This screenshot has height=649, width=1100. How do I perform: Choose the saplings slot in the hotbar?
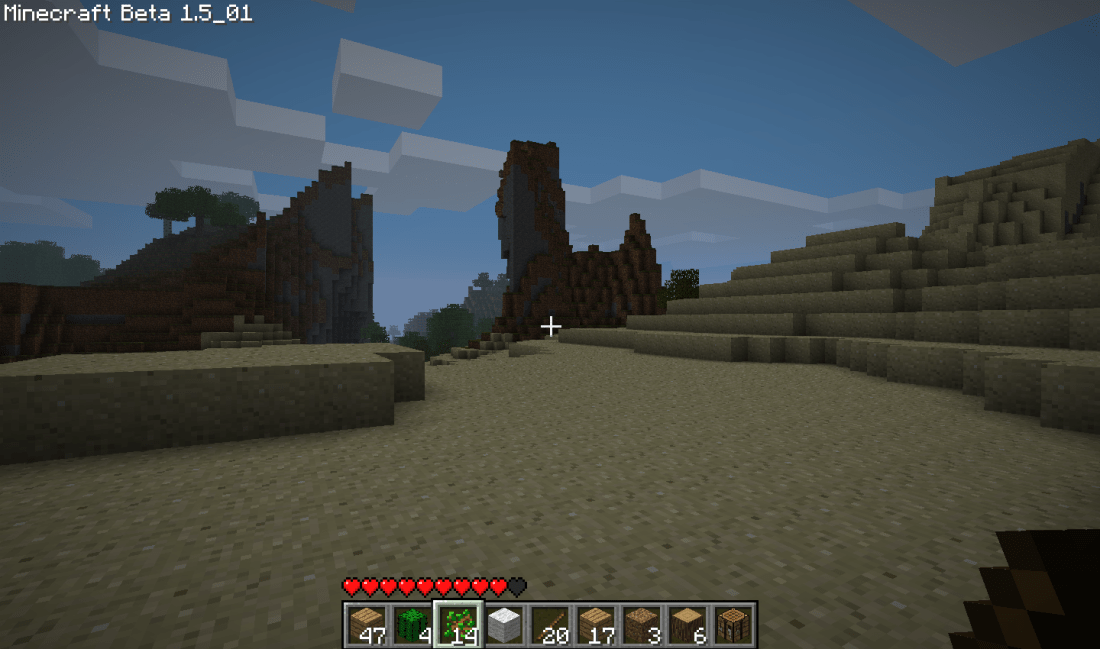(x=458, y=624)
